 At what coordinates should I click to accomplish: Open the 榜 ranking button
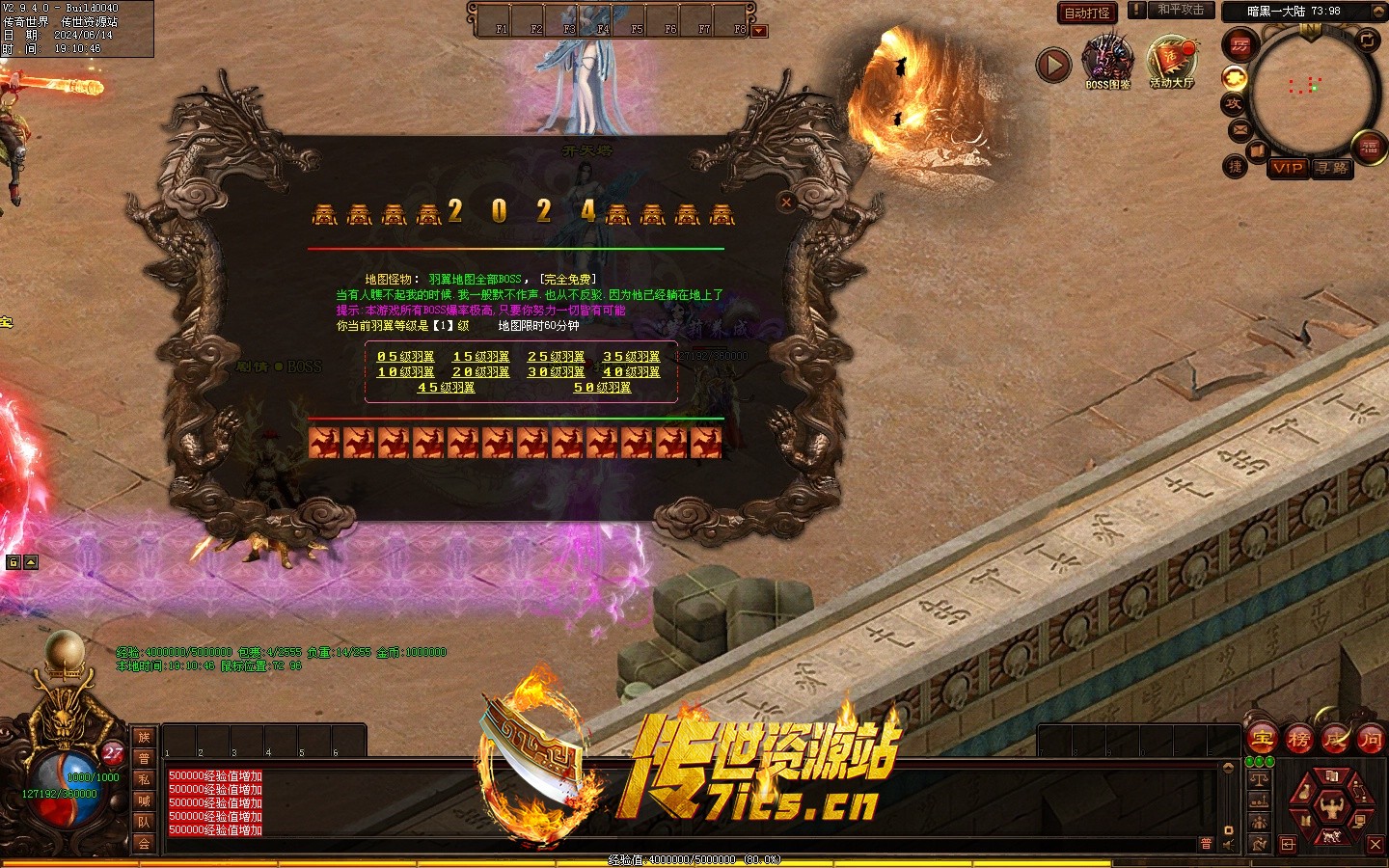click(1299, 741)
